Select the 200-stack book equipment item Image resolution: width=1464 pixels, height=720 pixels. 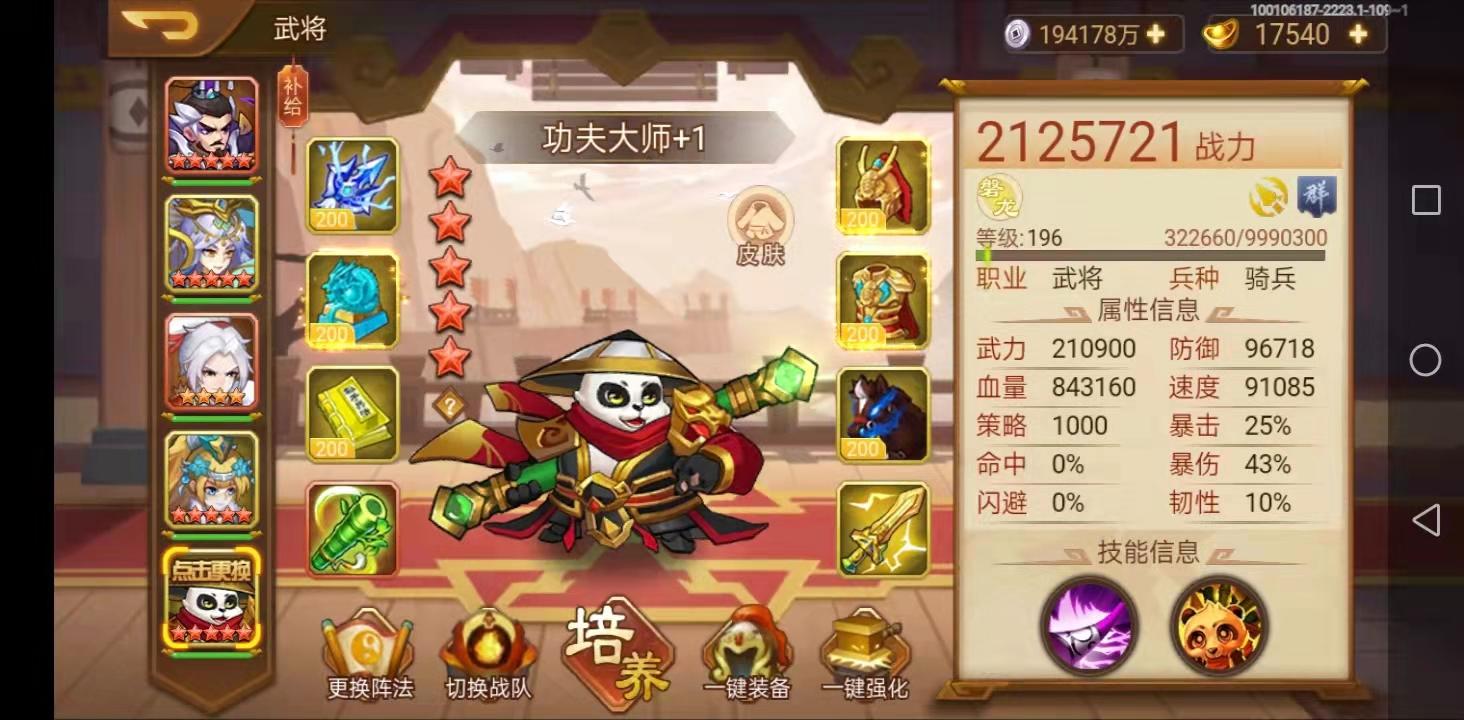point(352,414)
